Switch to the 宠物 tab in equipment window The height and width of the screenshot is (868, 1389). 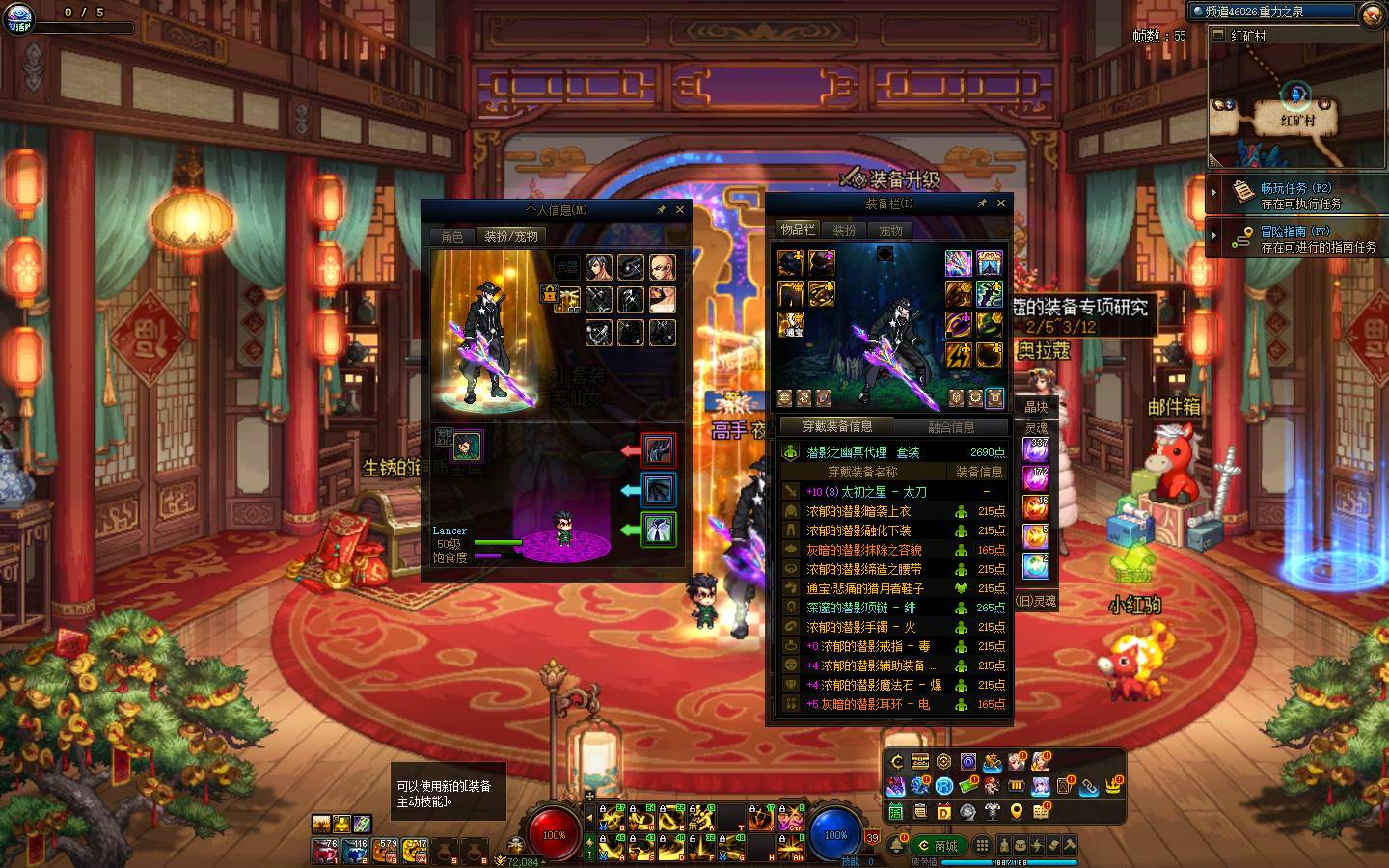coord(890,231)
